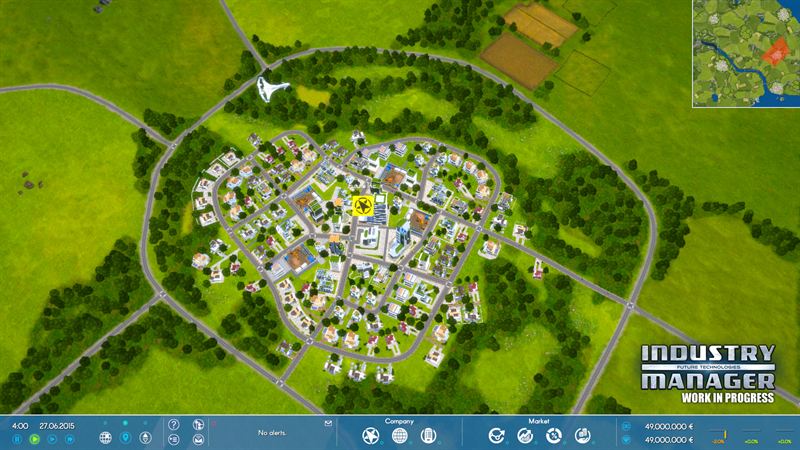Click the green play speed button
Viewport: 800px width, 450px height.
click(35, 438)
